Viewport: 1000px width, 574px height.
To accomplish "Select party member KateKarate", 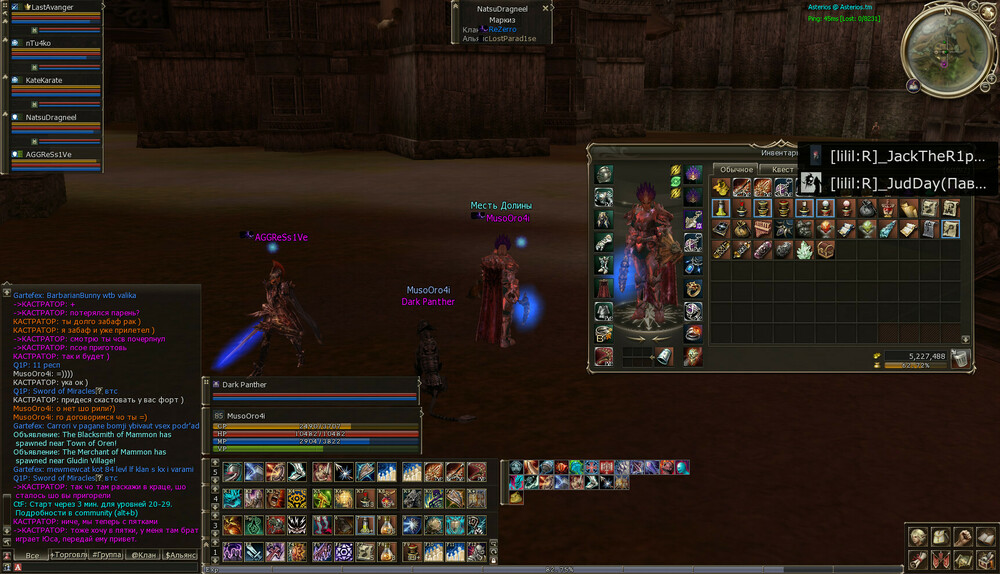I will tap(44, 80).
